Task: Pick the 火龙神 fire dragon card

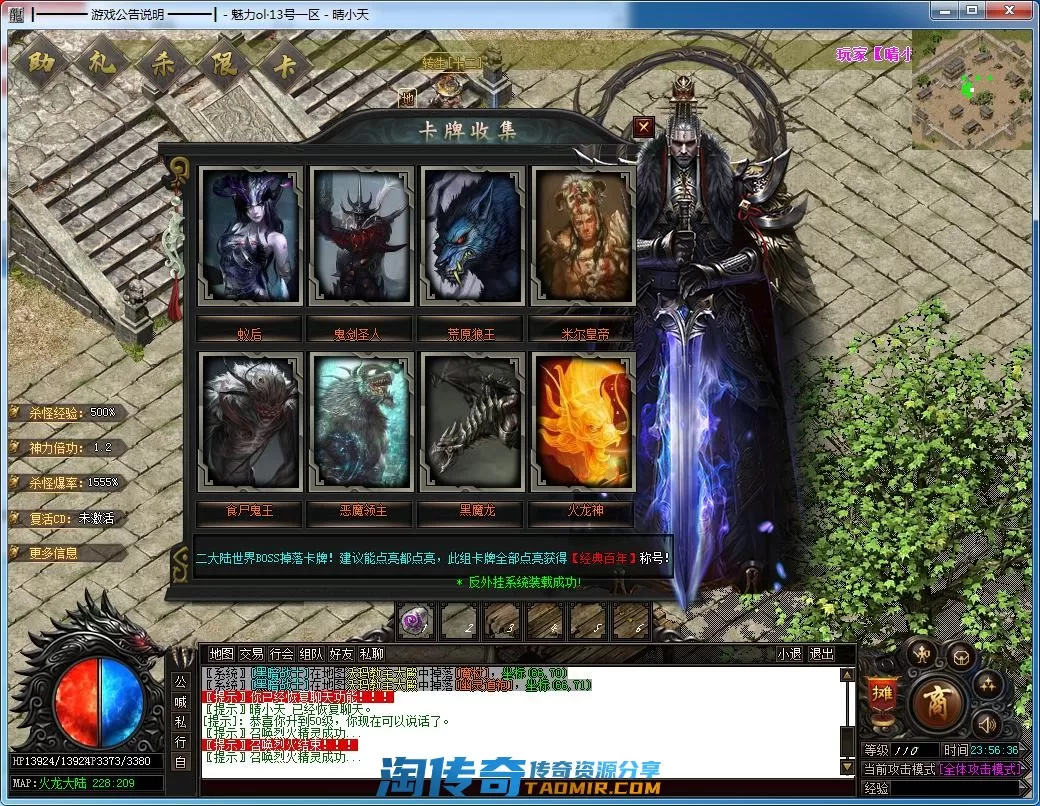Action: point(583,421)
